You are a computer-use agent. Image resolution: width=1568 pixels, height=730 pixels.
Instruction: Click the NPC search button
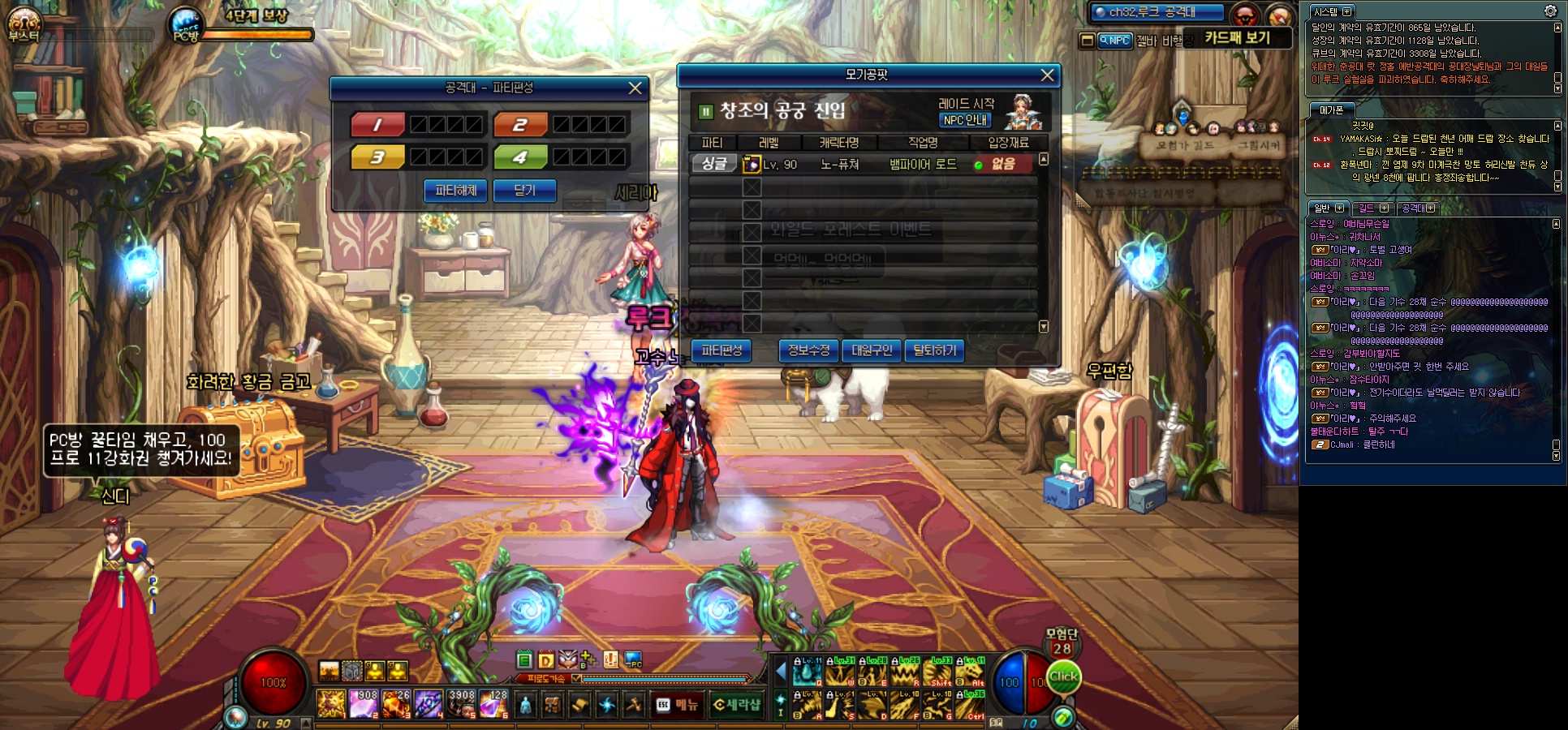(x=1115, y=41)
